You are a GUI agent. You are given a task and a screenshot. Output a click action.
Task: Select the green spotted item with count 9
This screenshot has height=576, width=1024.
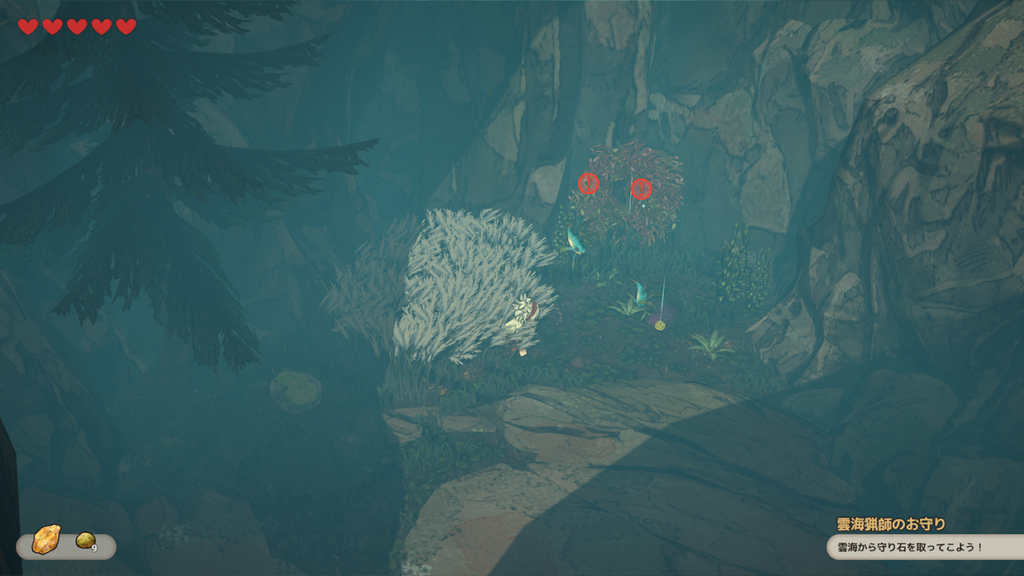coord(85,541)
